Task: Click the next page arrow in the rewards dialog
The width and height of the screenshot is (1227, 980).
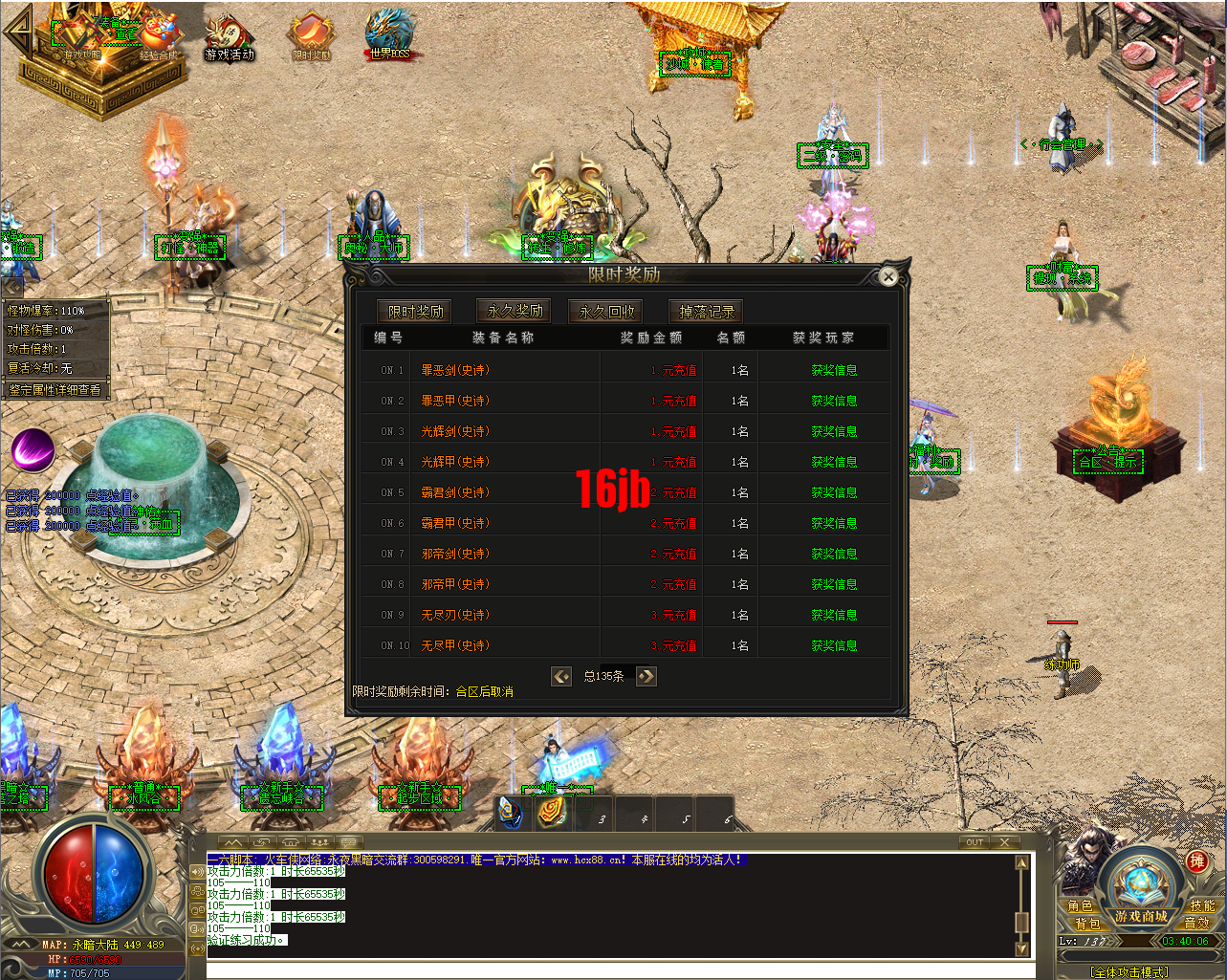Action: point(646,676)
